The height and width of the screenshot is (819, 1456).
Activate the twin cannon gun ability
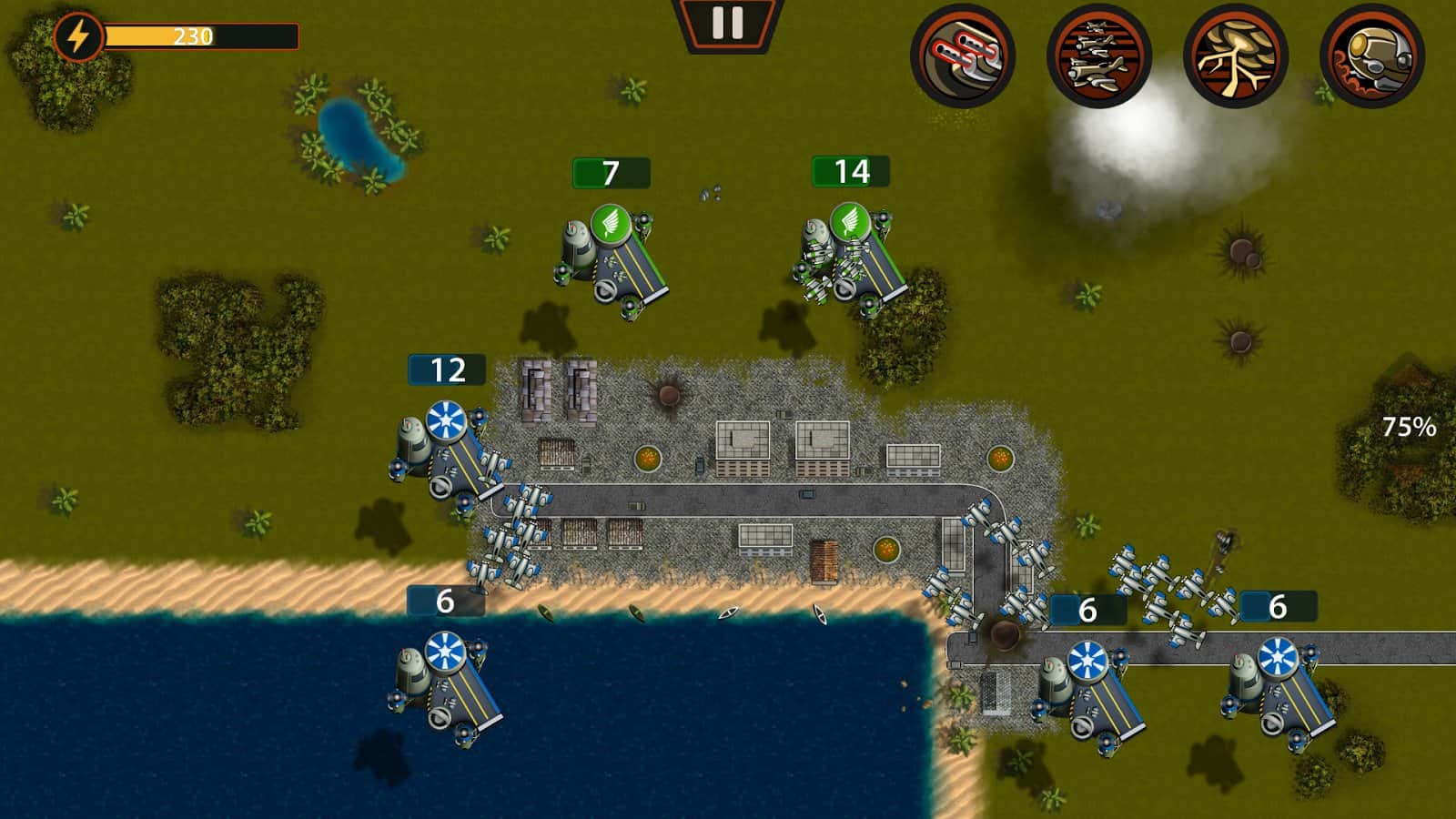963,56
